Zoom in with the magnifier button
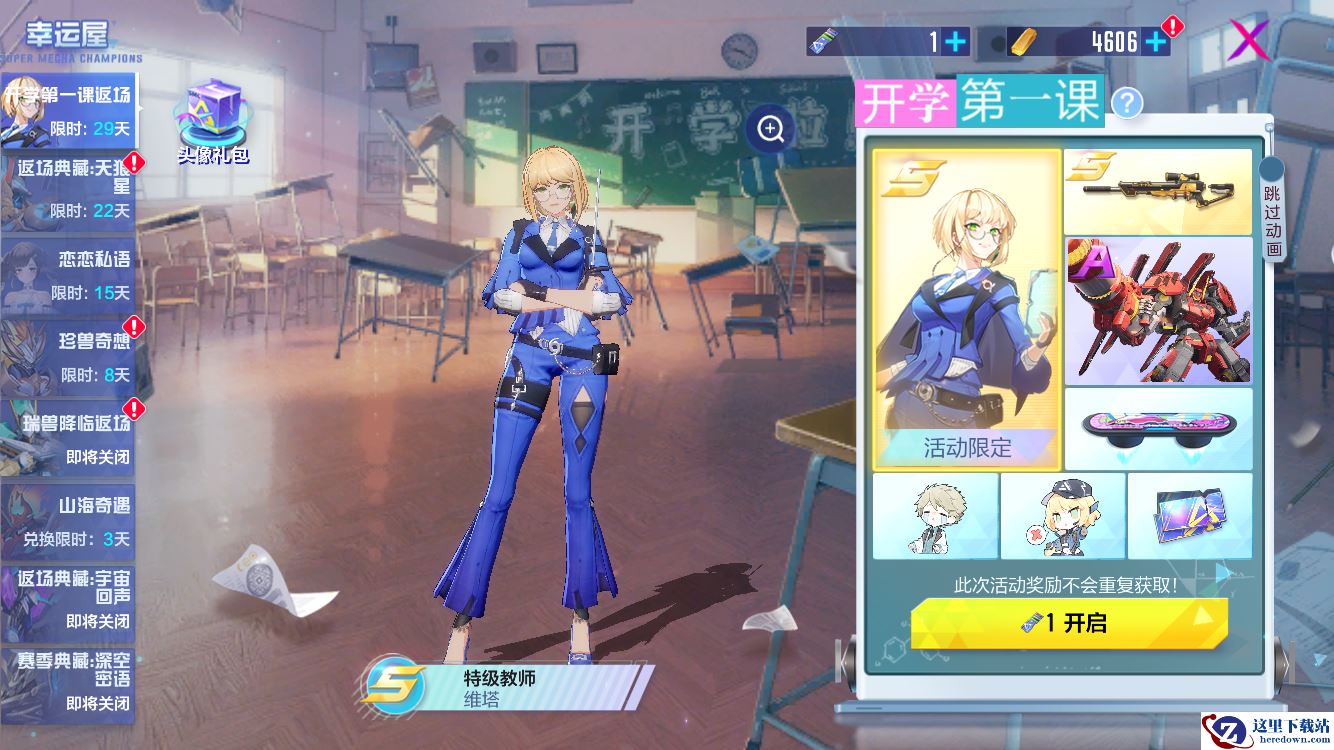This screenshot has width=1334, height=750. [770, 128]
